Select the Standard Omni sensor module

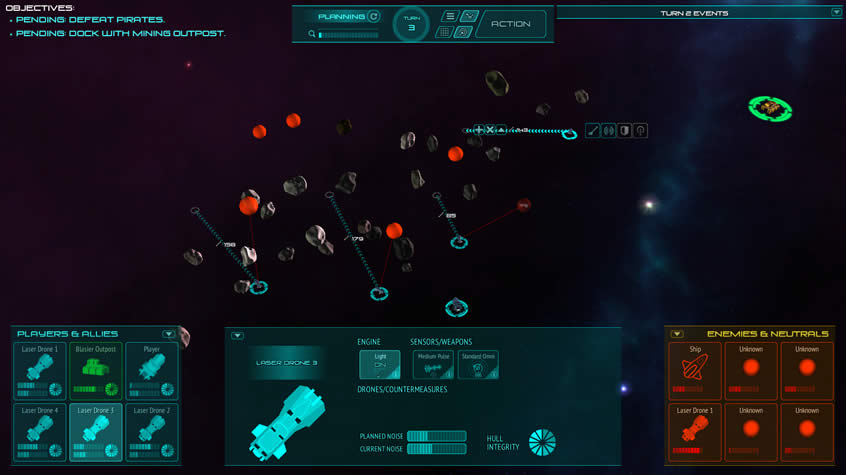478,365
